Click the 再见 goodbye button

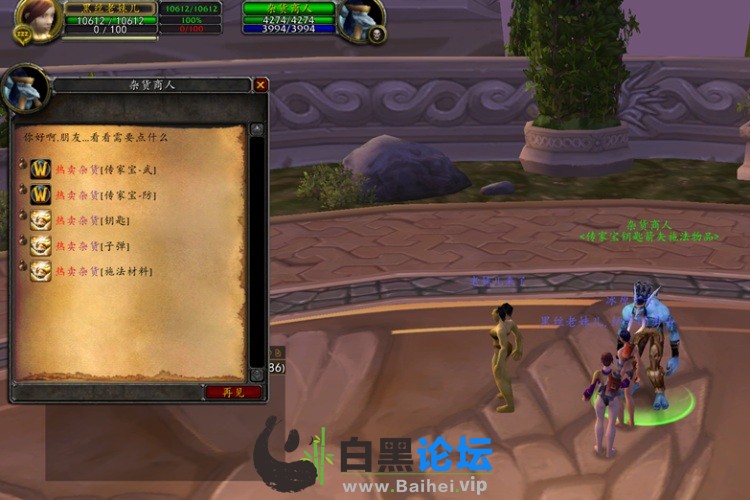(233, 392)
